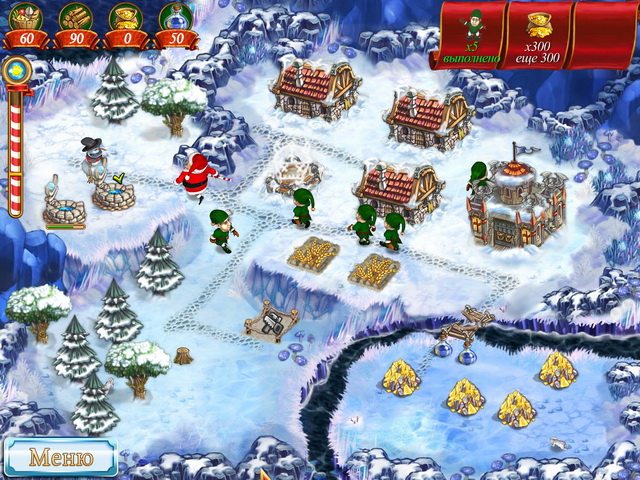
Task: Select the gold x300 objective panel
Action: click(541, 36)
